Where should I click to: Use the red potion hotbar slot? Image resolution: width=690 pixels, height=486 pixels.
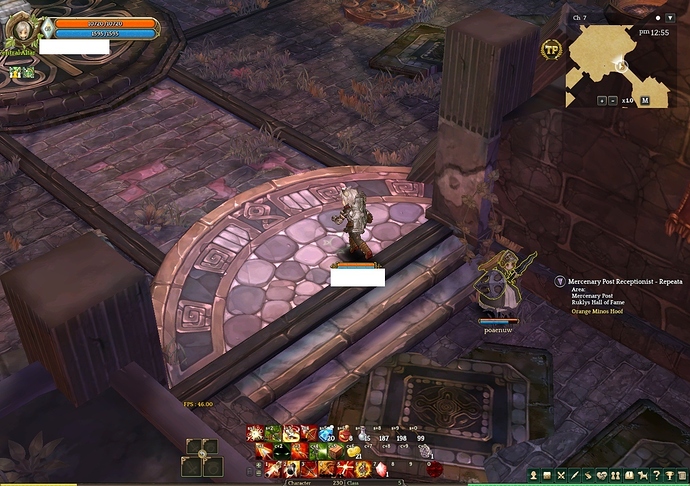[x=343, y=433]
